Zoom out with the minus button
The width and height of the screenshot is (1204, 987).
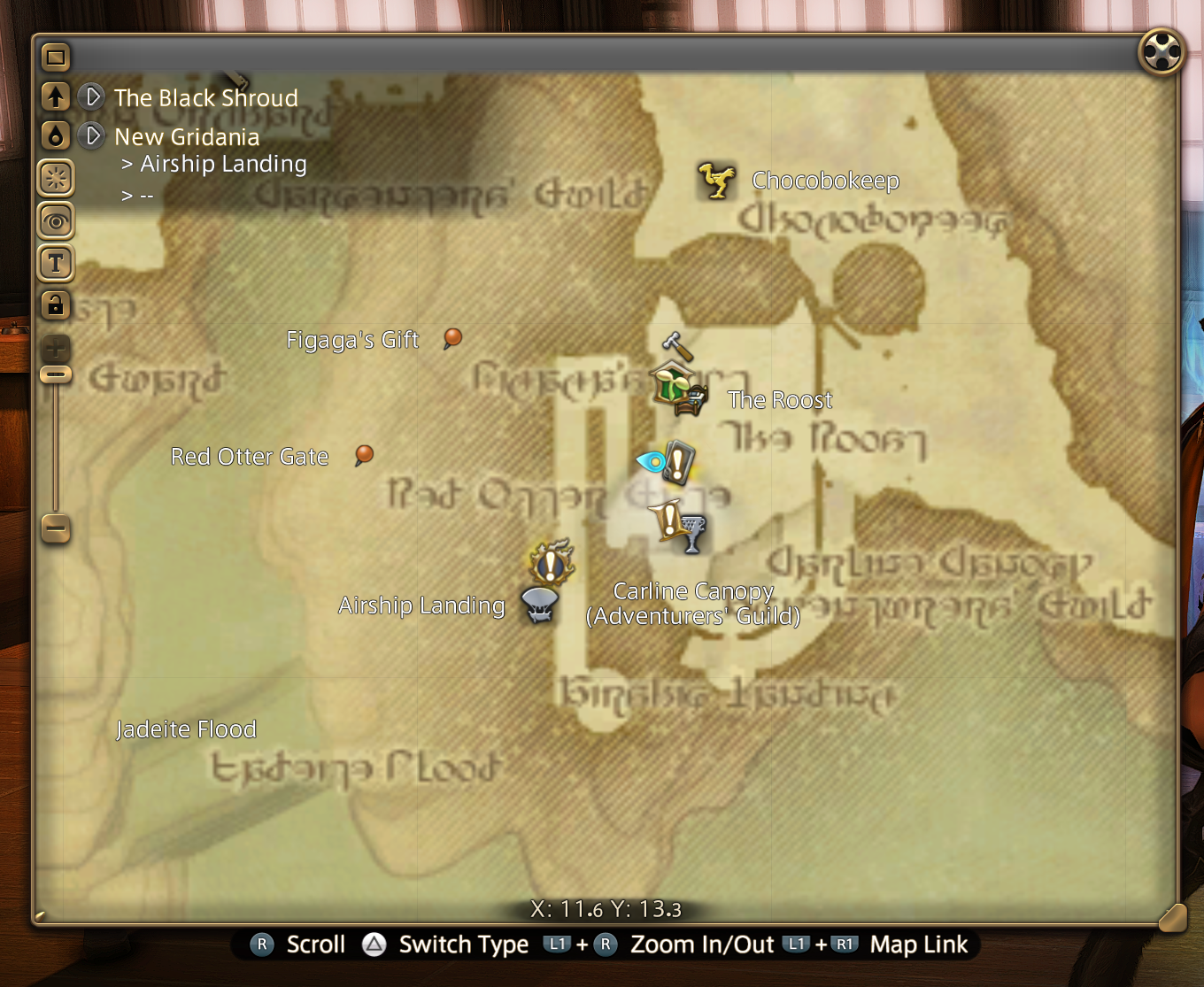56,528
